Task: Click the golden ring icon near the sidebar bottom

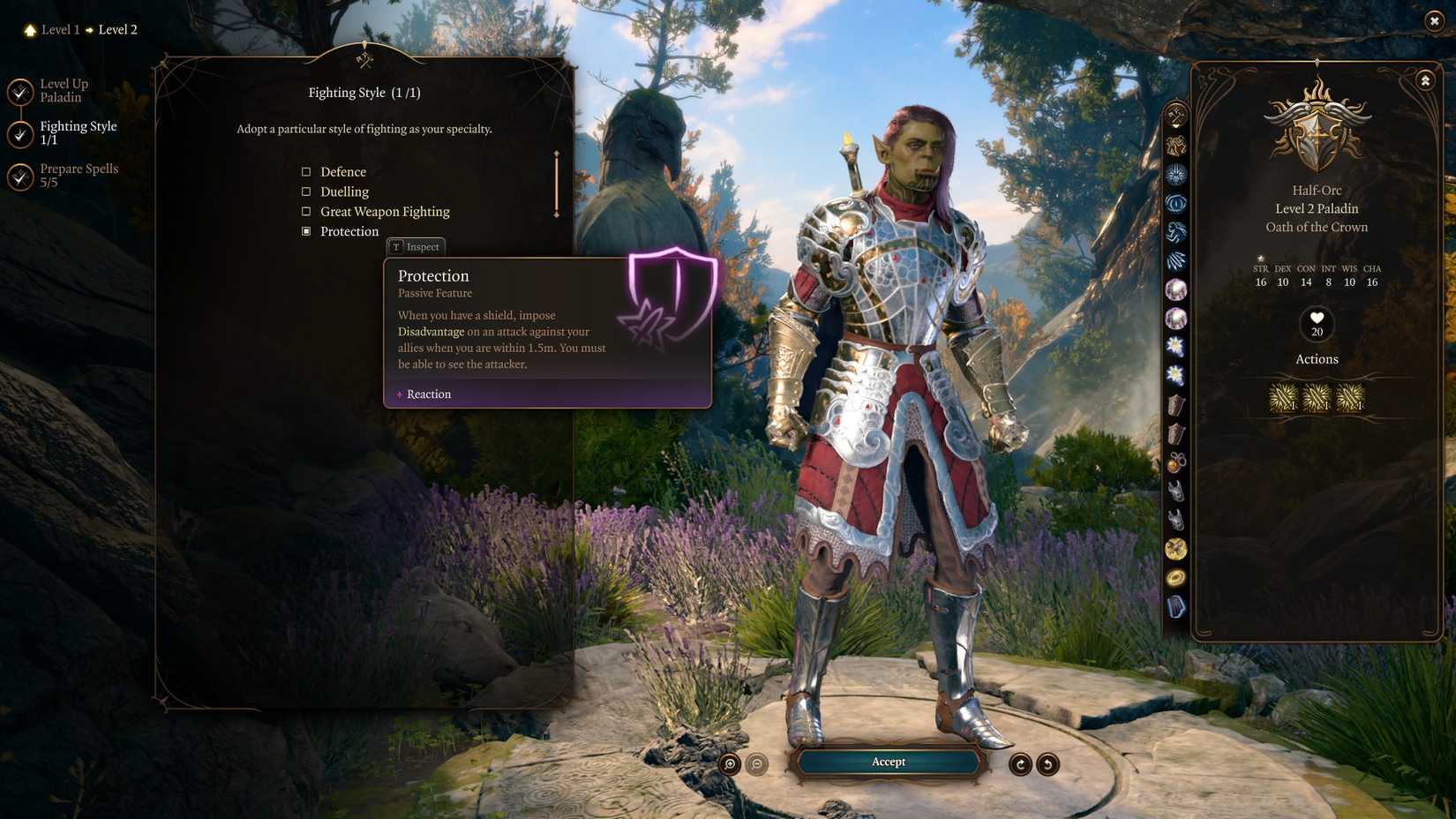Action: (x=1175, y=578)
